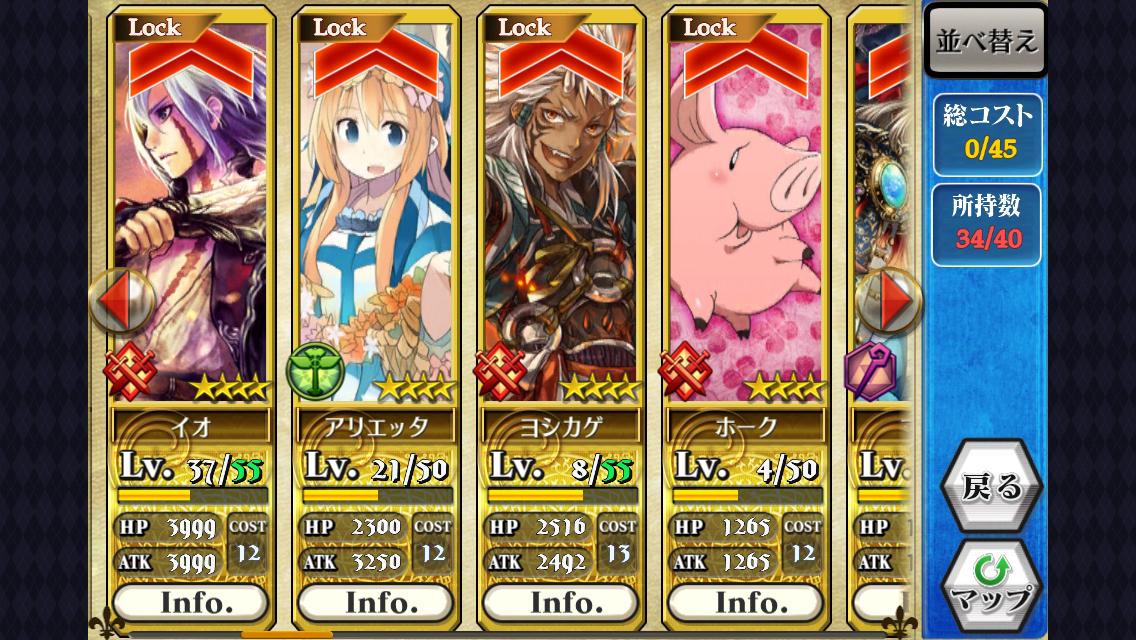Show Info for ヨシカゲ
Screen dimensions: 1136x640
click(560, 602)
